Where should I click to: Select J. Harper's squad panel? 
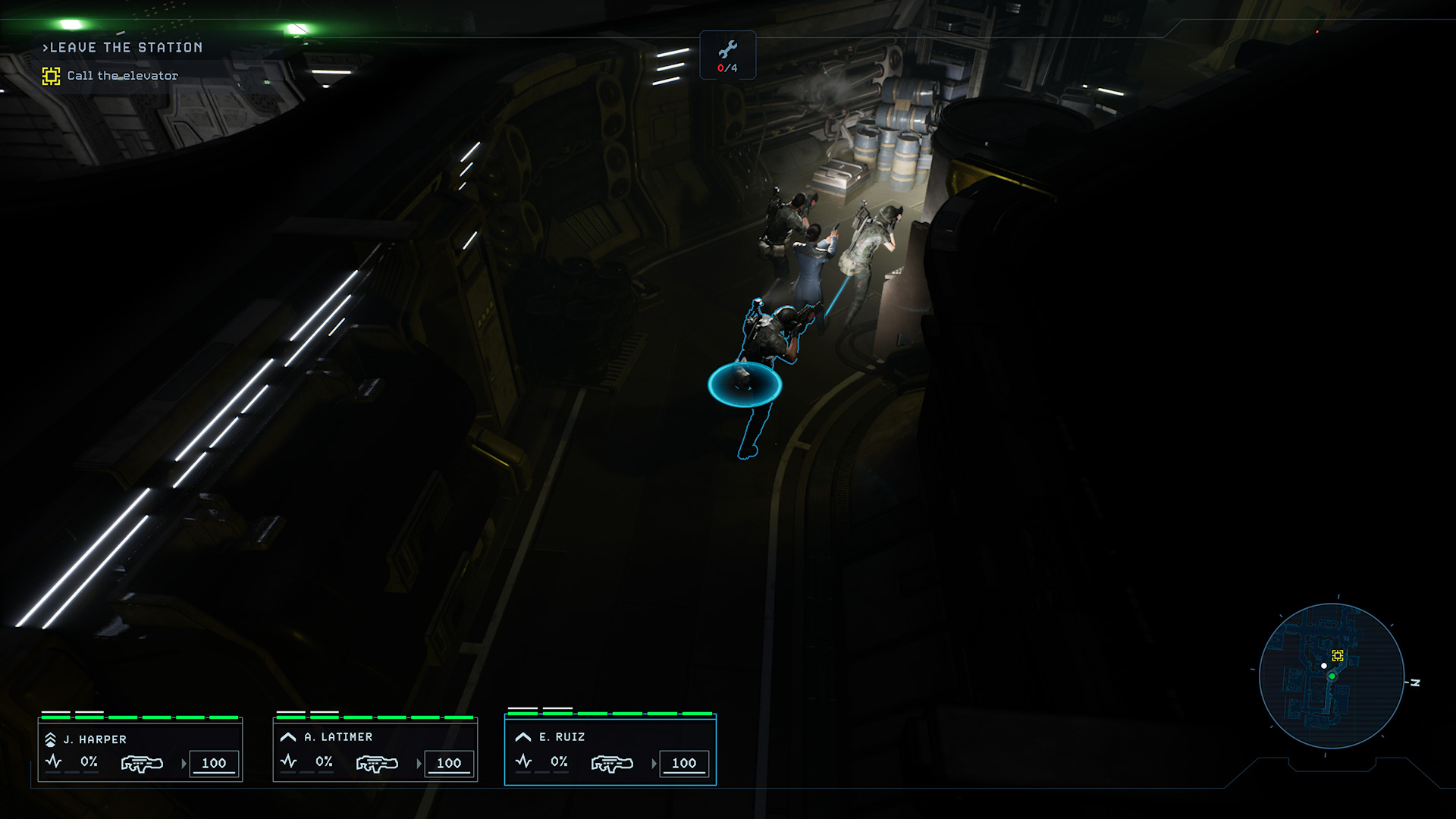pos(140,749)
